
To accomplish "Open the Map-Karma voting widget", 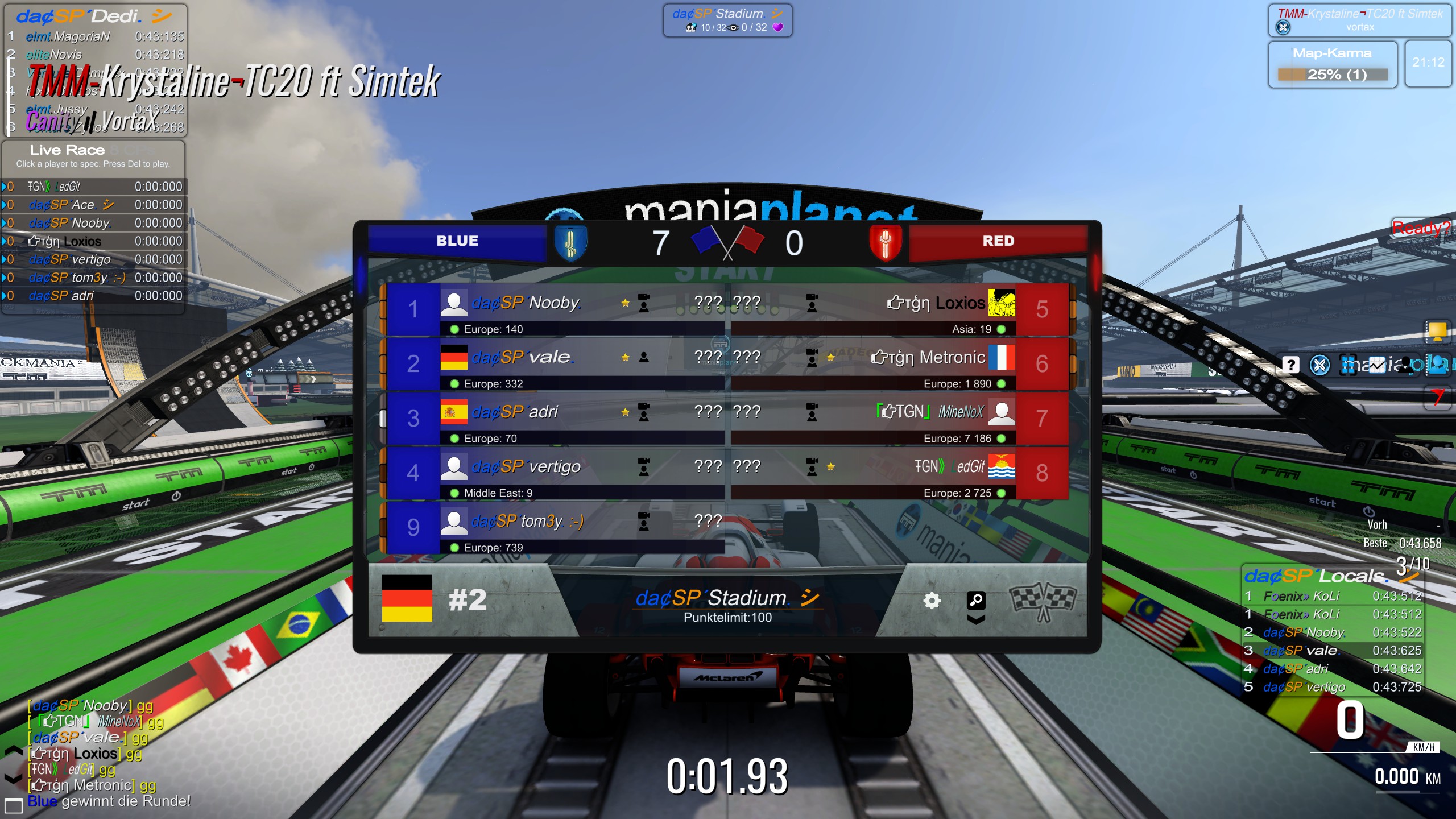I will 1332,64.
